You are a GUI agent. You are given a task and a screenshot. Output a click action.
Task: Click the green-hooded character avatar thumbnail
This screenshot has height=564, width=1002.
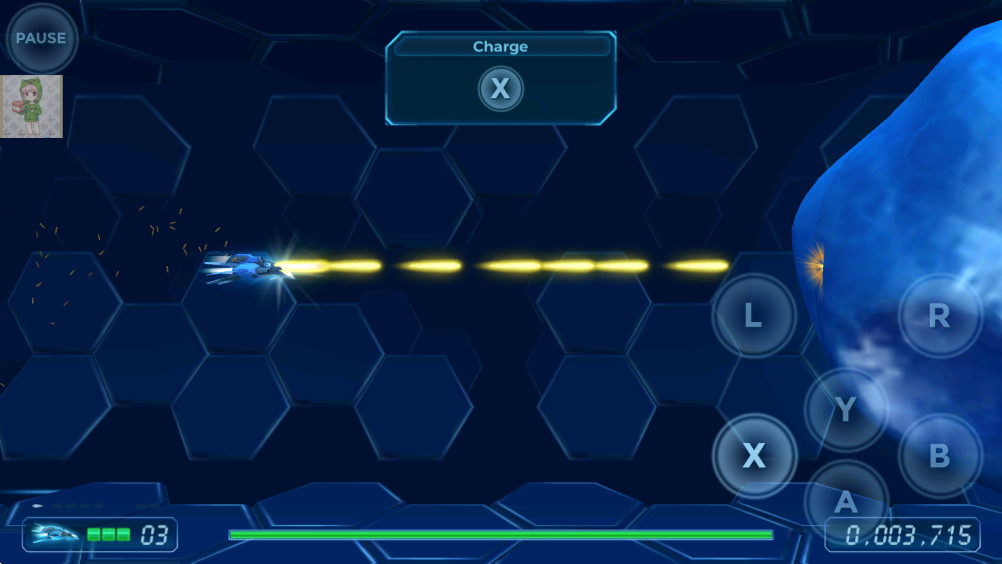(32, 106)
